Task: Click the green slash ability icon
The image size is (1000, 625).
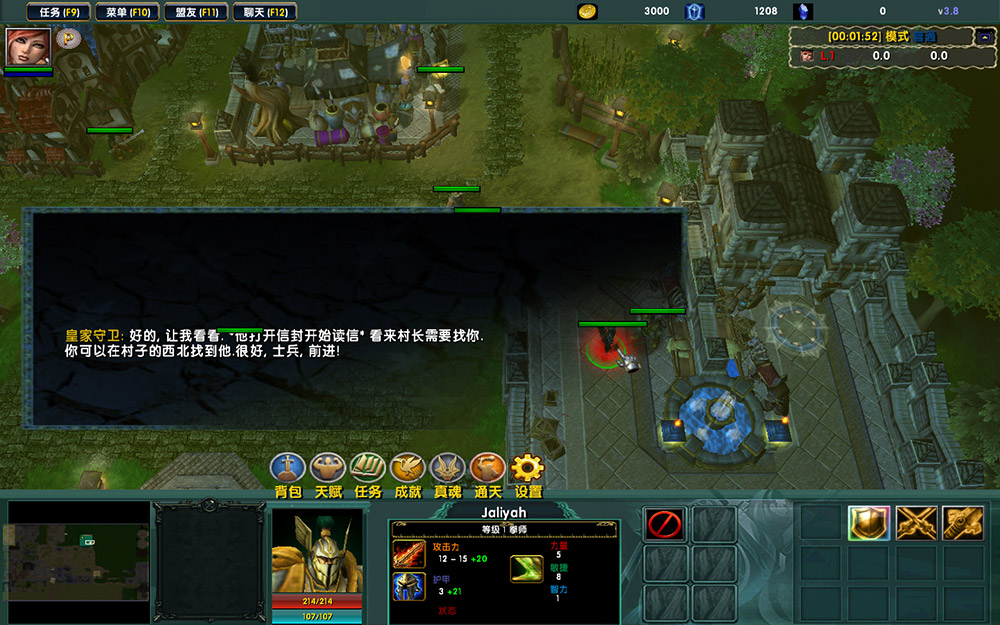Action: pos(527,570)
